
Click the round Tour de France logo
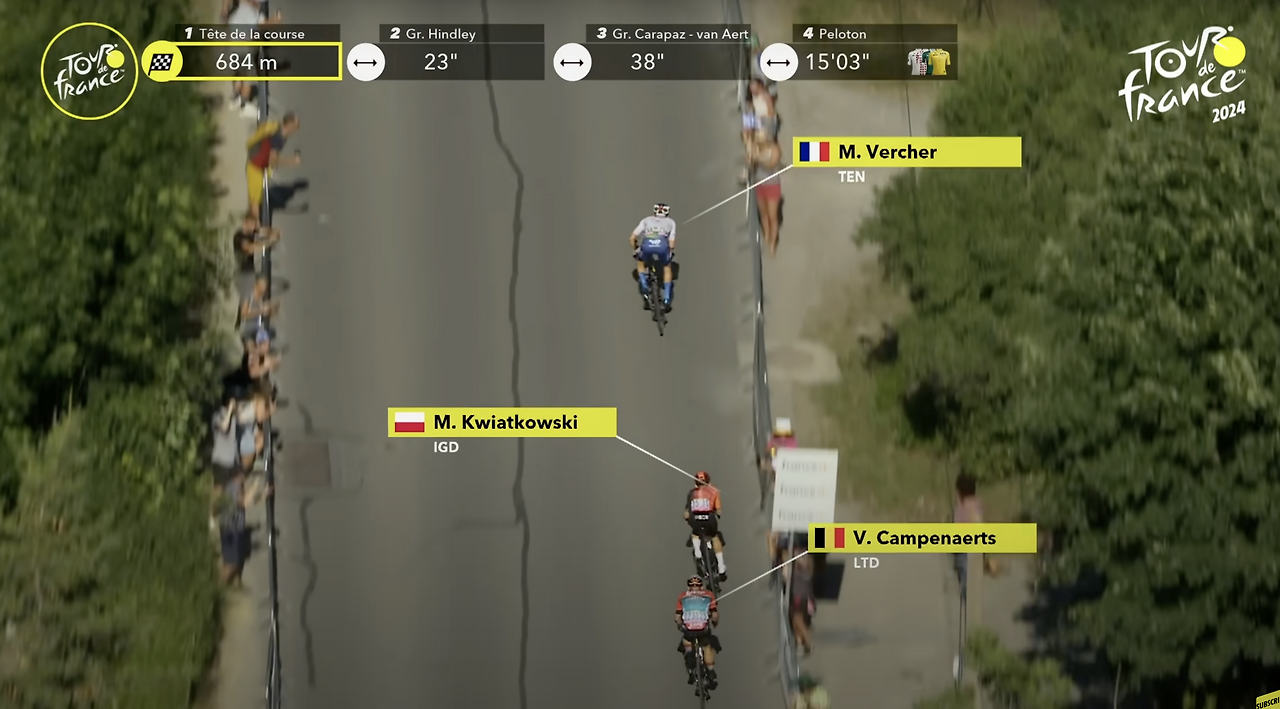tap(90, 70)
